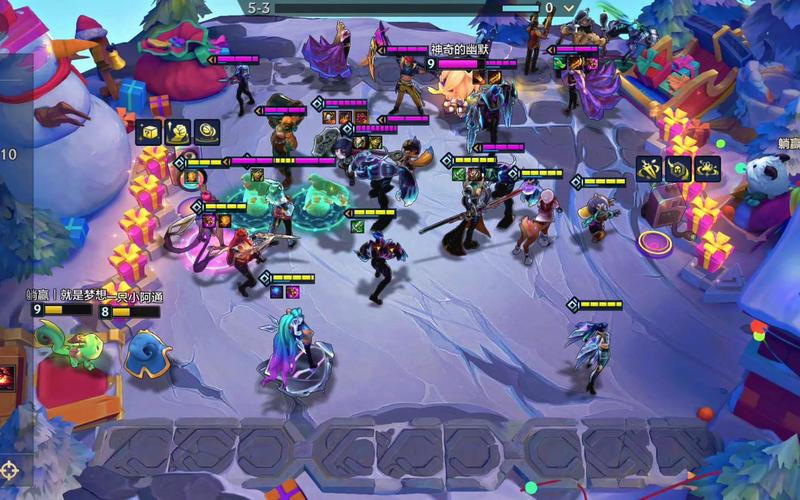
Task: Expand the stage 5-3 dropdown chevron
Action: tap(569, 7)
